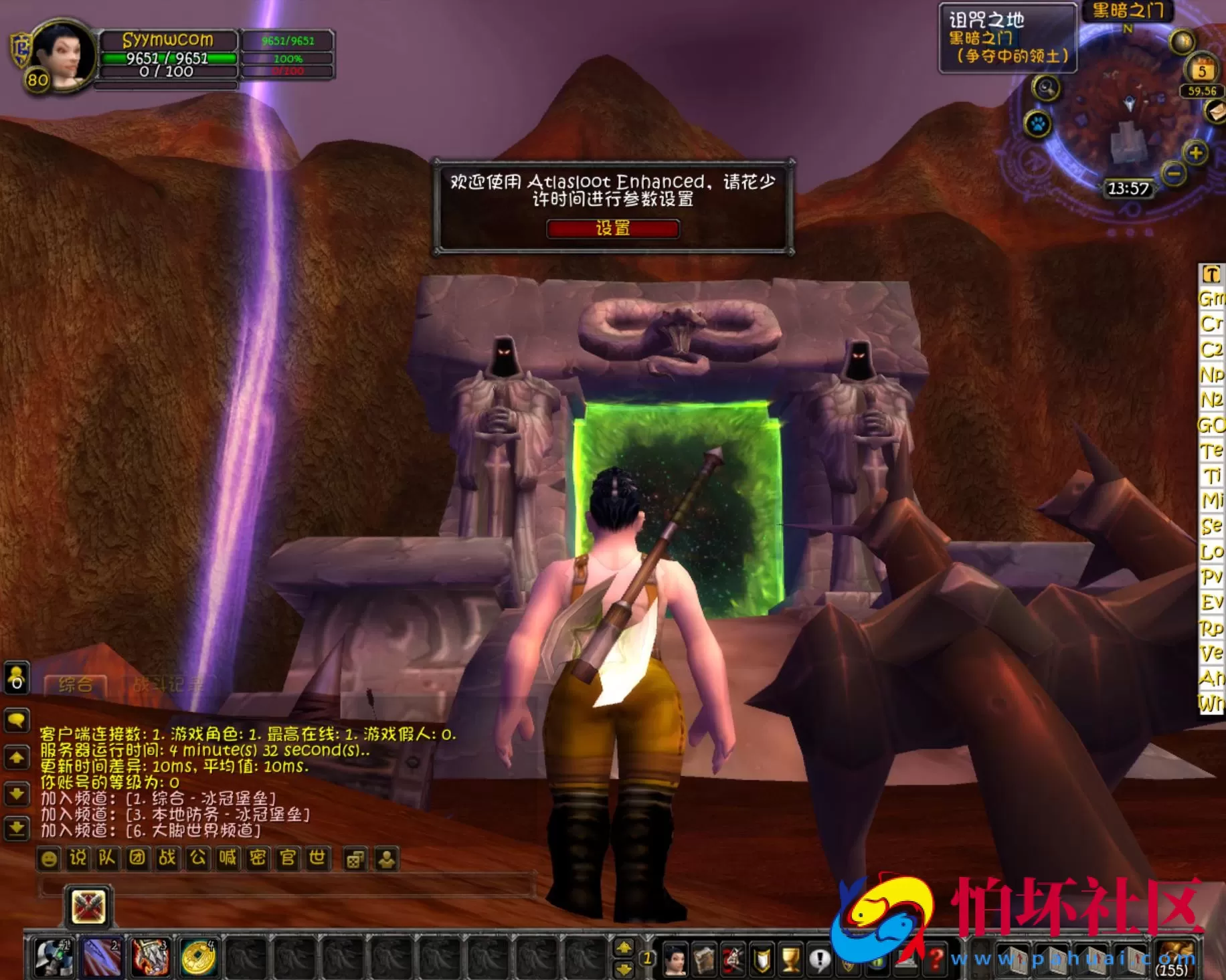The image size is (1226, 980).
Task: Select the 综合 chat tab
Action: click(77, 684)
